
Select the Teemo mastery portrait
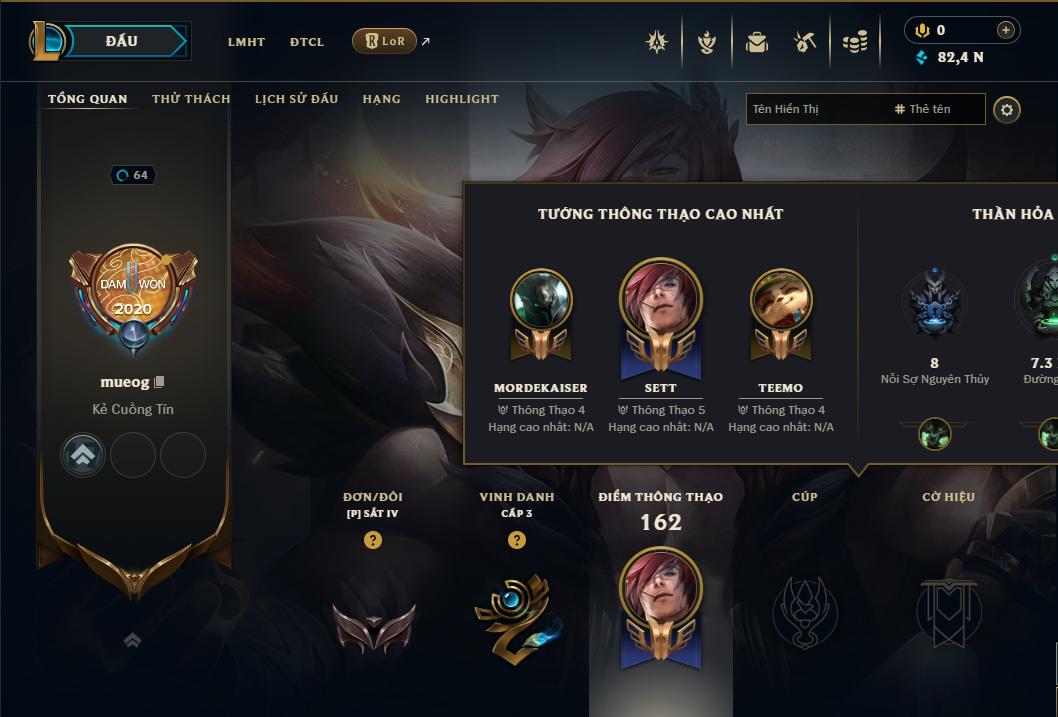tap(780, 301)
